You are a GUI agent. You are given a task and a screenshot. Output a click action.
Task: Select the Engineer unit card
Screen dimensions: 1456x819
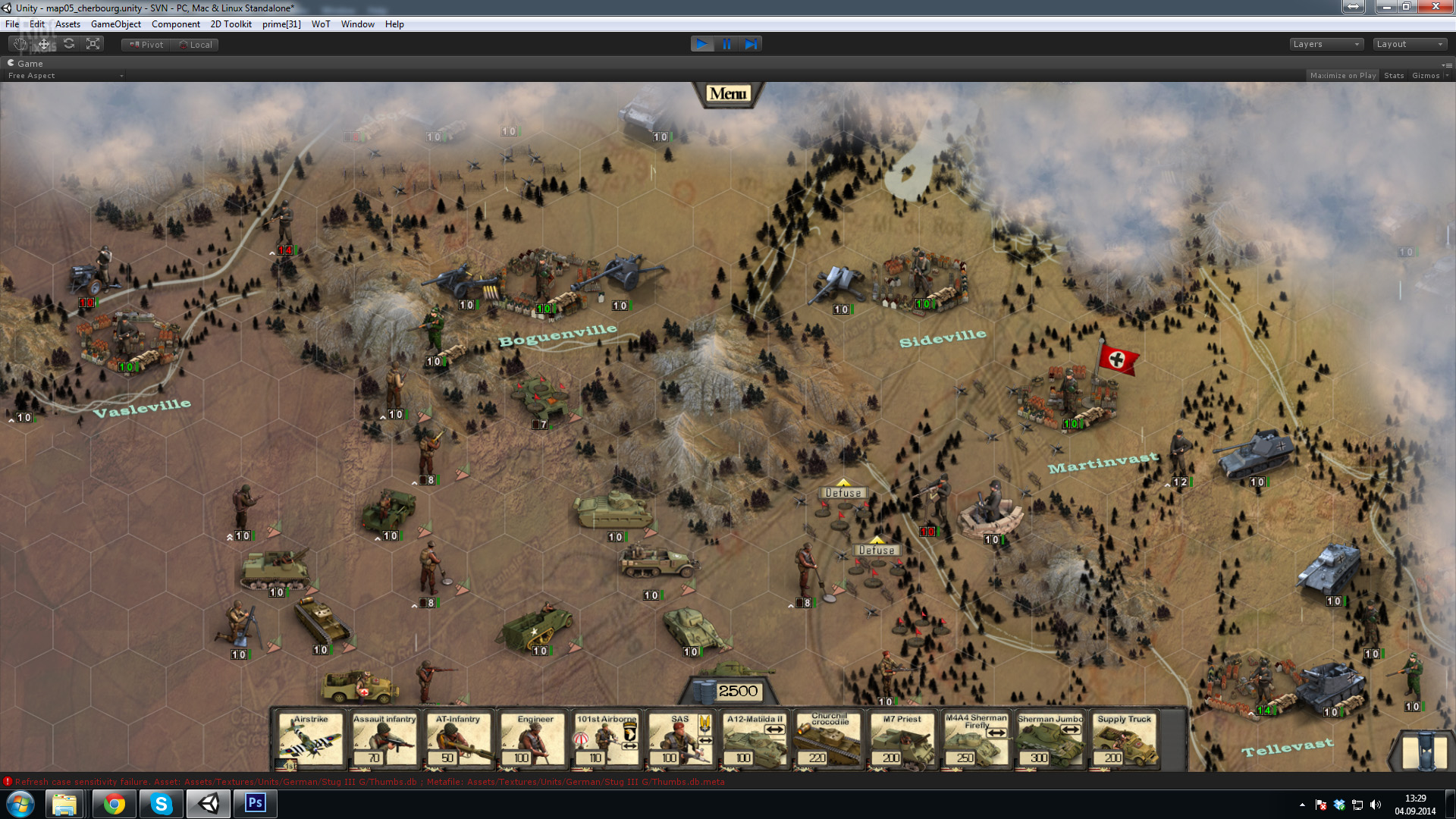tap(535, 741)
